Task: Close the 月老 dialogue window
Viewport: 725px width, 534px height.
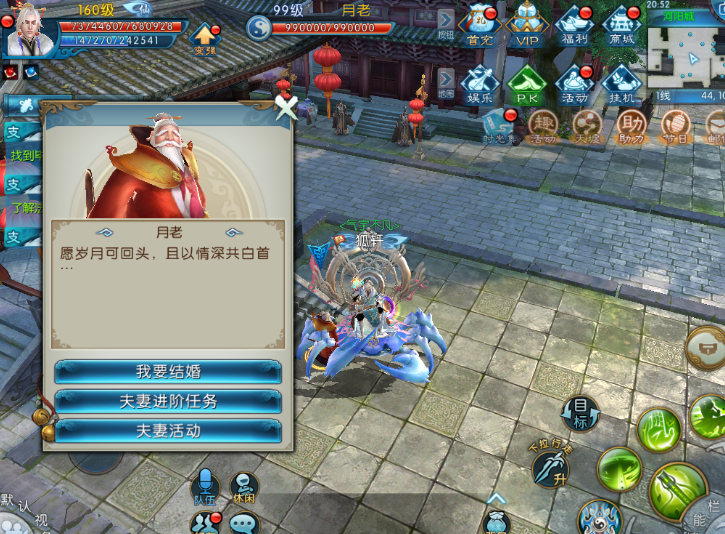Action: [287, 106]
